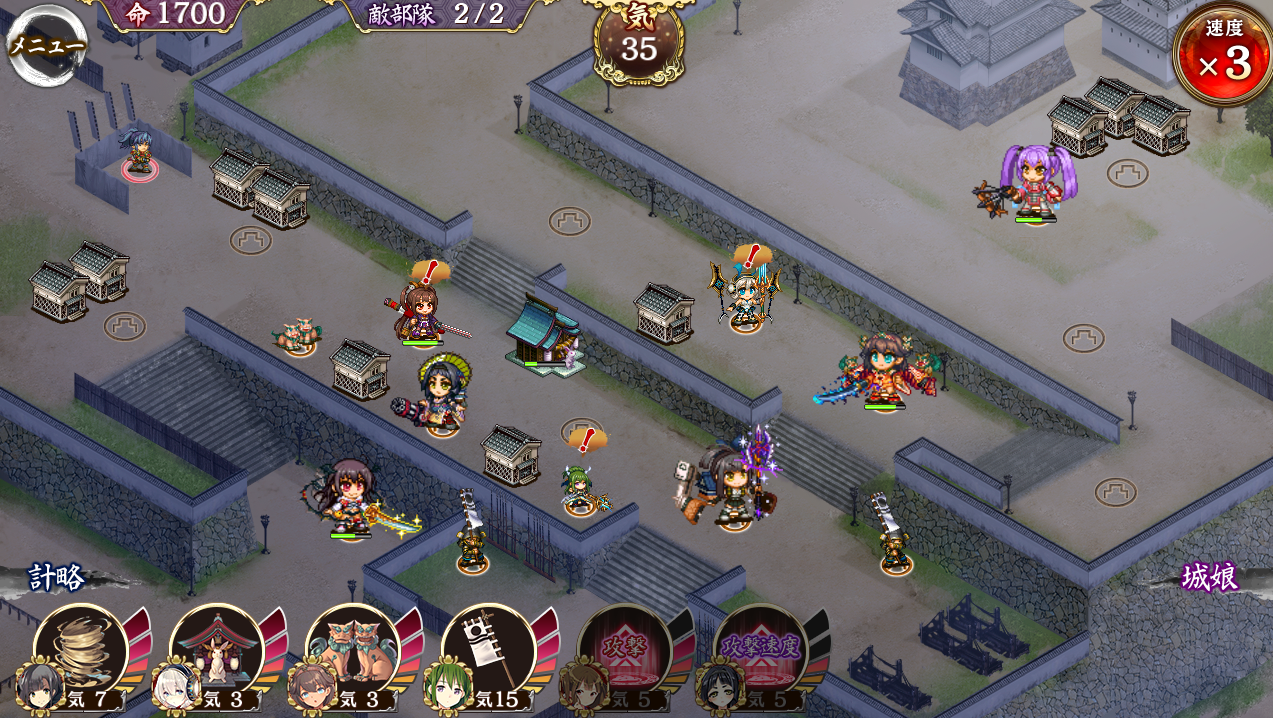Select the white war banner stratagem
The width and height of the screenshot is (1273, 718).
click(488, 651)
